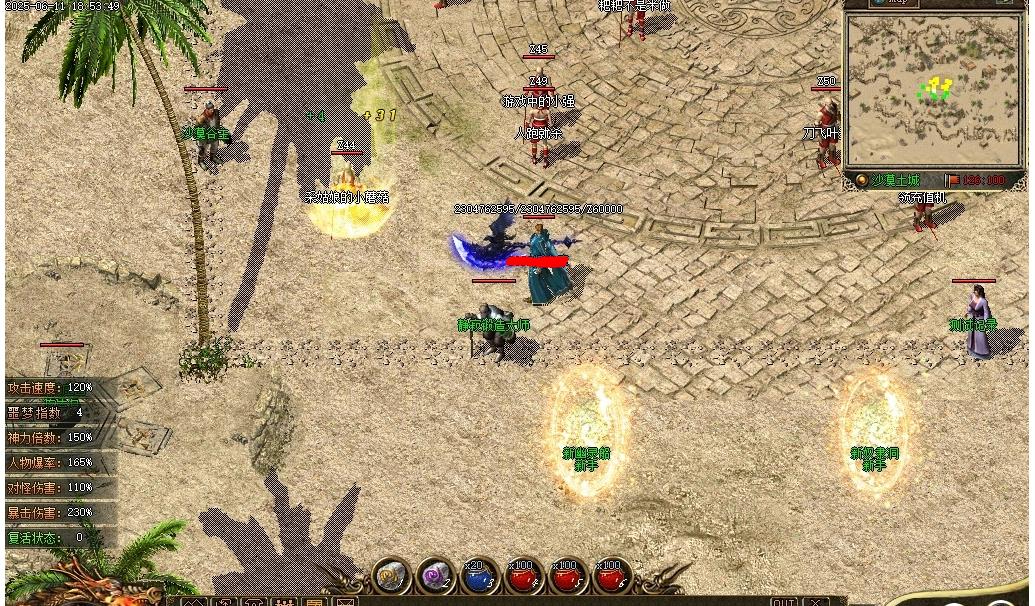Click the orange orb beside 沙漠土城 label
Screen dimensions: 1035x606
[861, 180]
